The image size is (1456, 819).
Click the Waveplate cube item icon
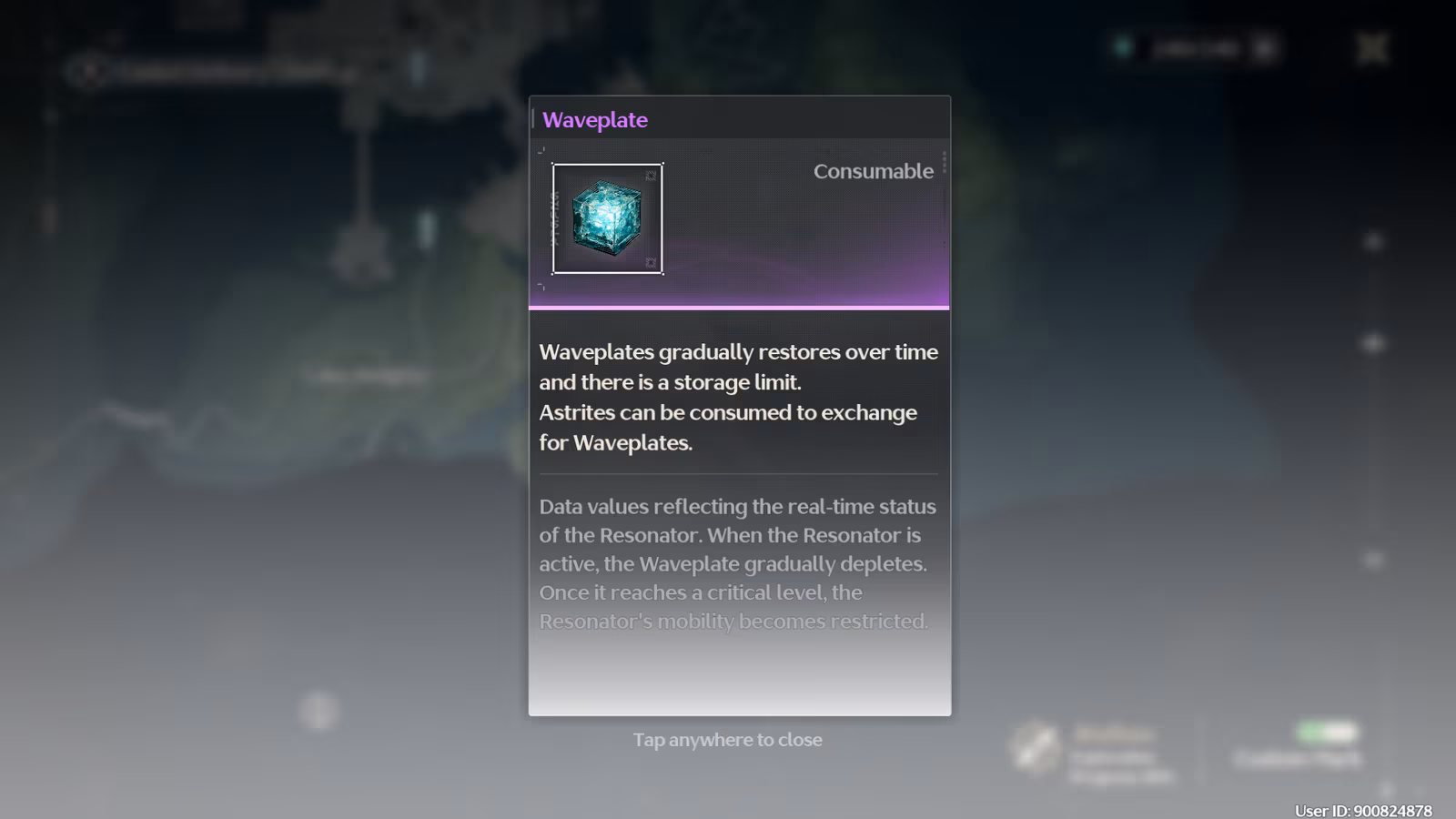coord(607,218)
